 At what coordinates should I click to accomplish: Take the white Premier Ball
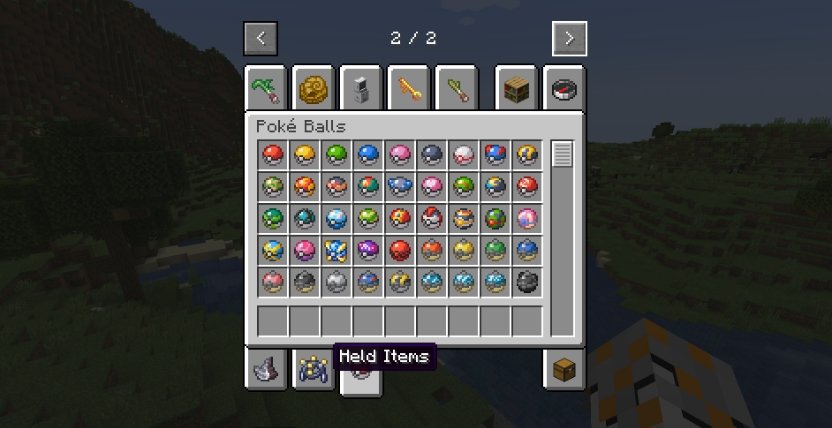click(463, 155)
